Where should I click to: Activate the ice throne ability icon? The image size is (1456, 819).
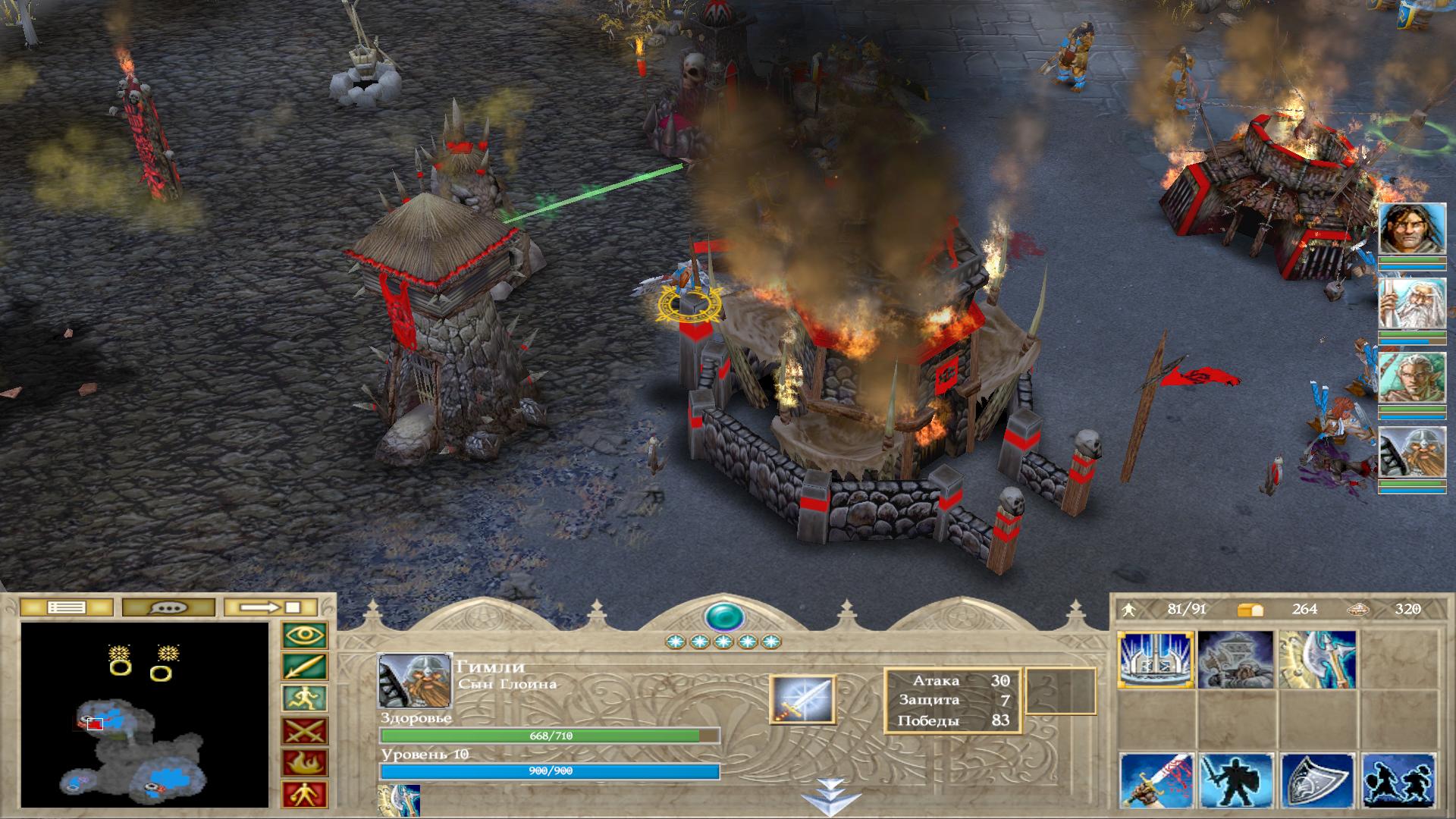pyautogui.click(x=1156, y=660)
